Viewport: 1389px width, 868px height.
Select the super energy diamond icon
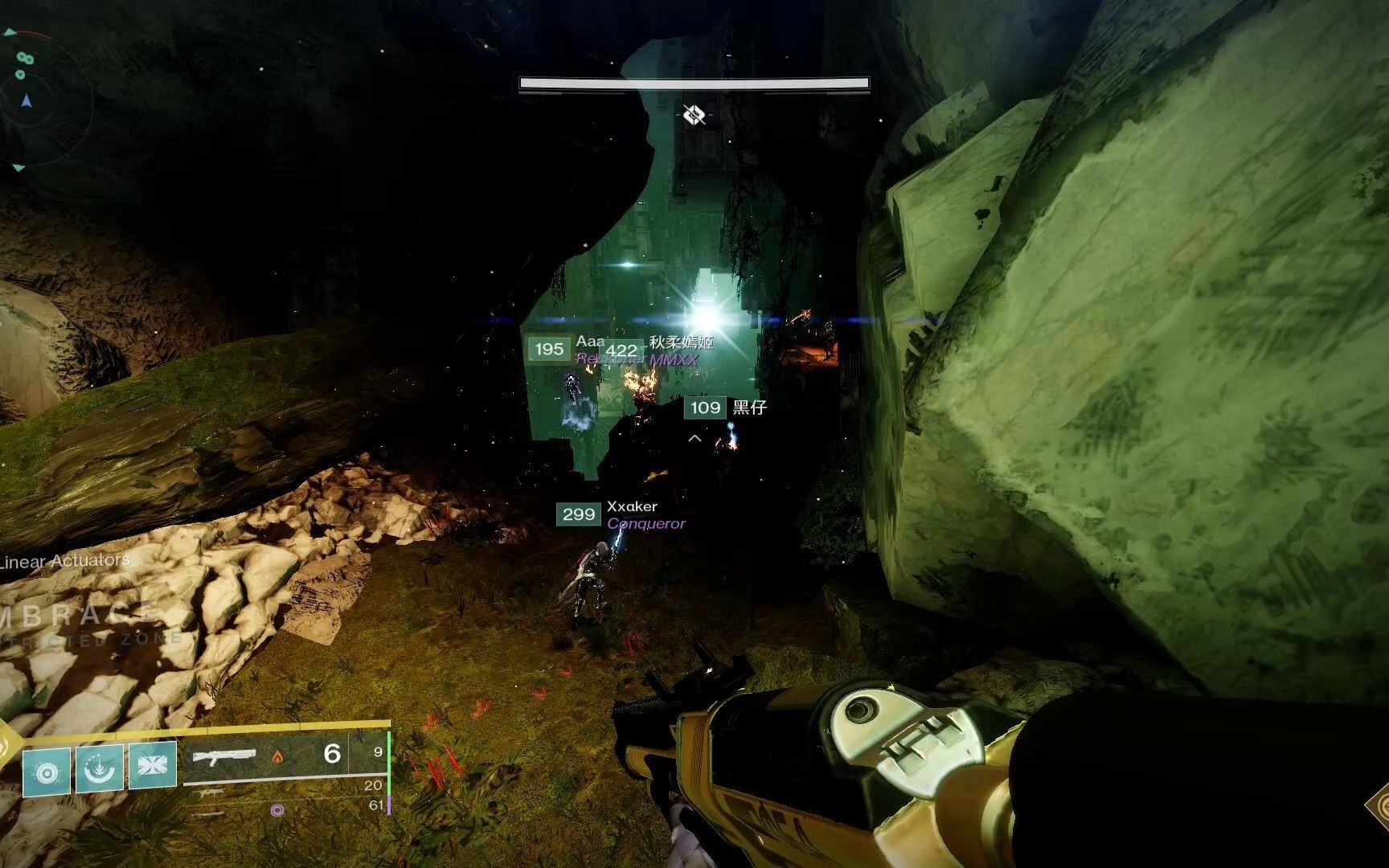click(x=6, y=747)
